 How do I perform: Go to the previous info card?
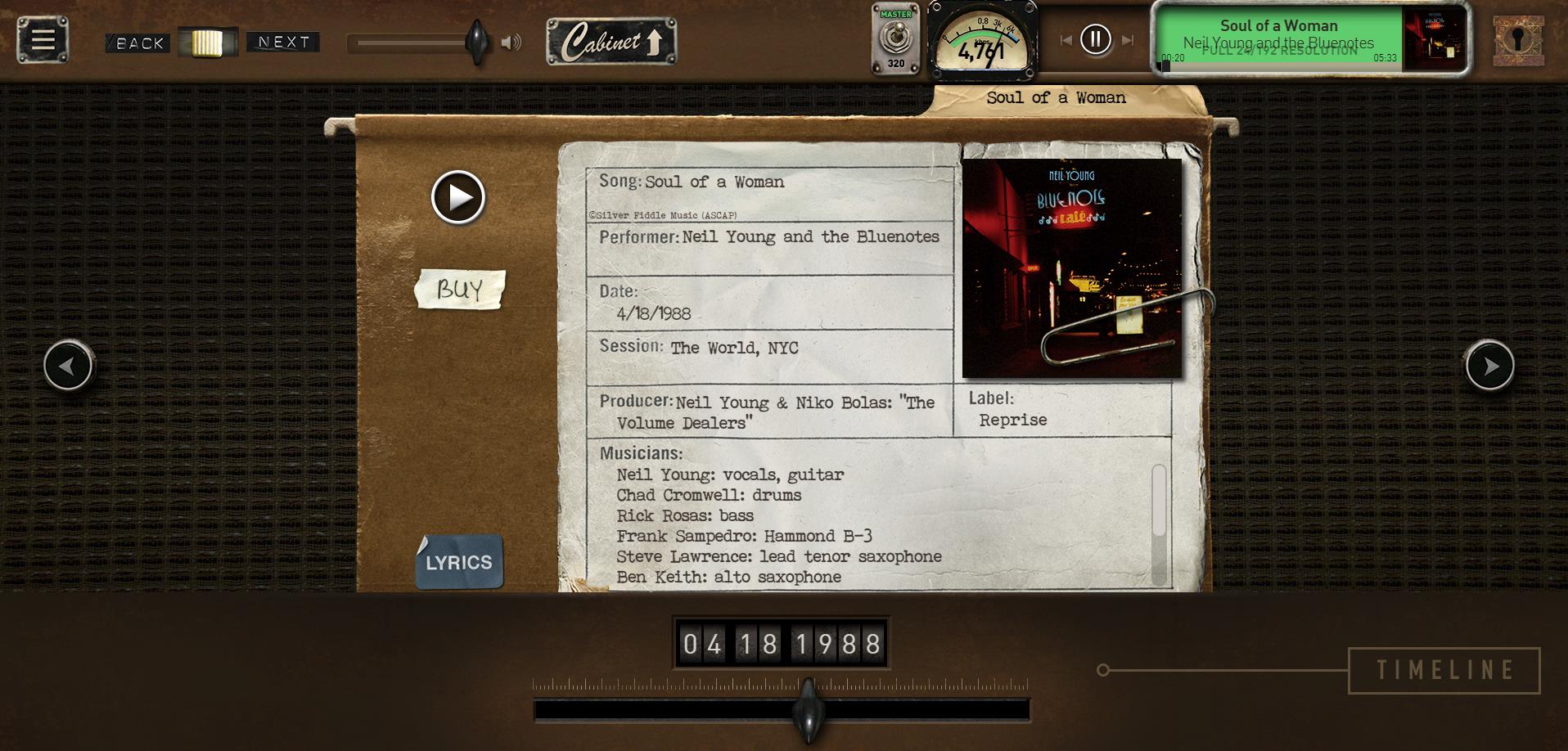[69, 366]
